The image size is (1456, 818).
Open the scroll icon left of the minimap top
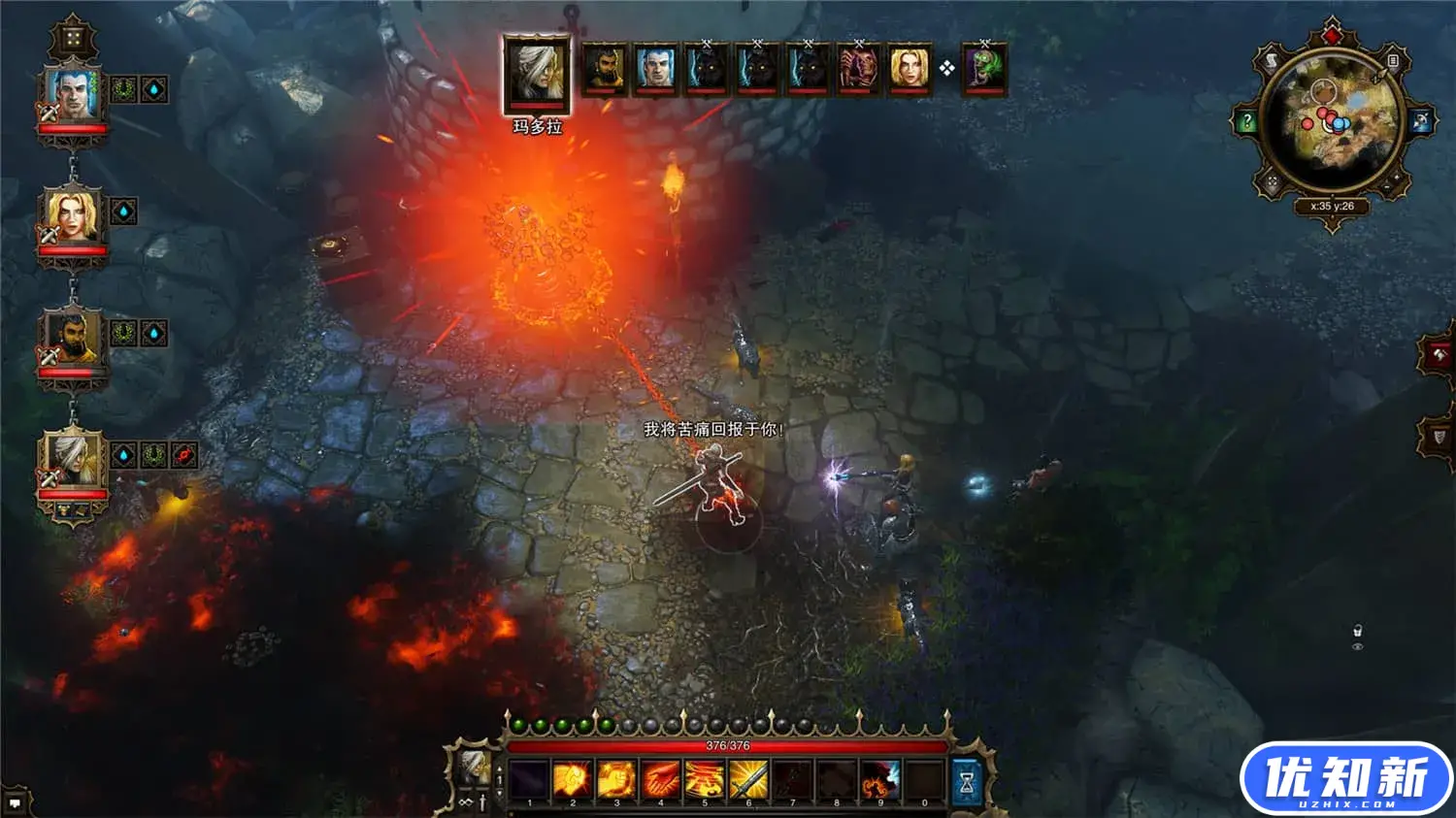(x=1273, y=62)
